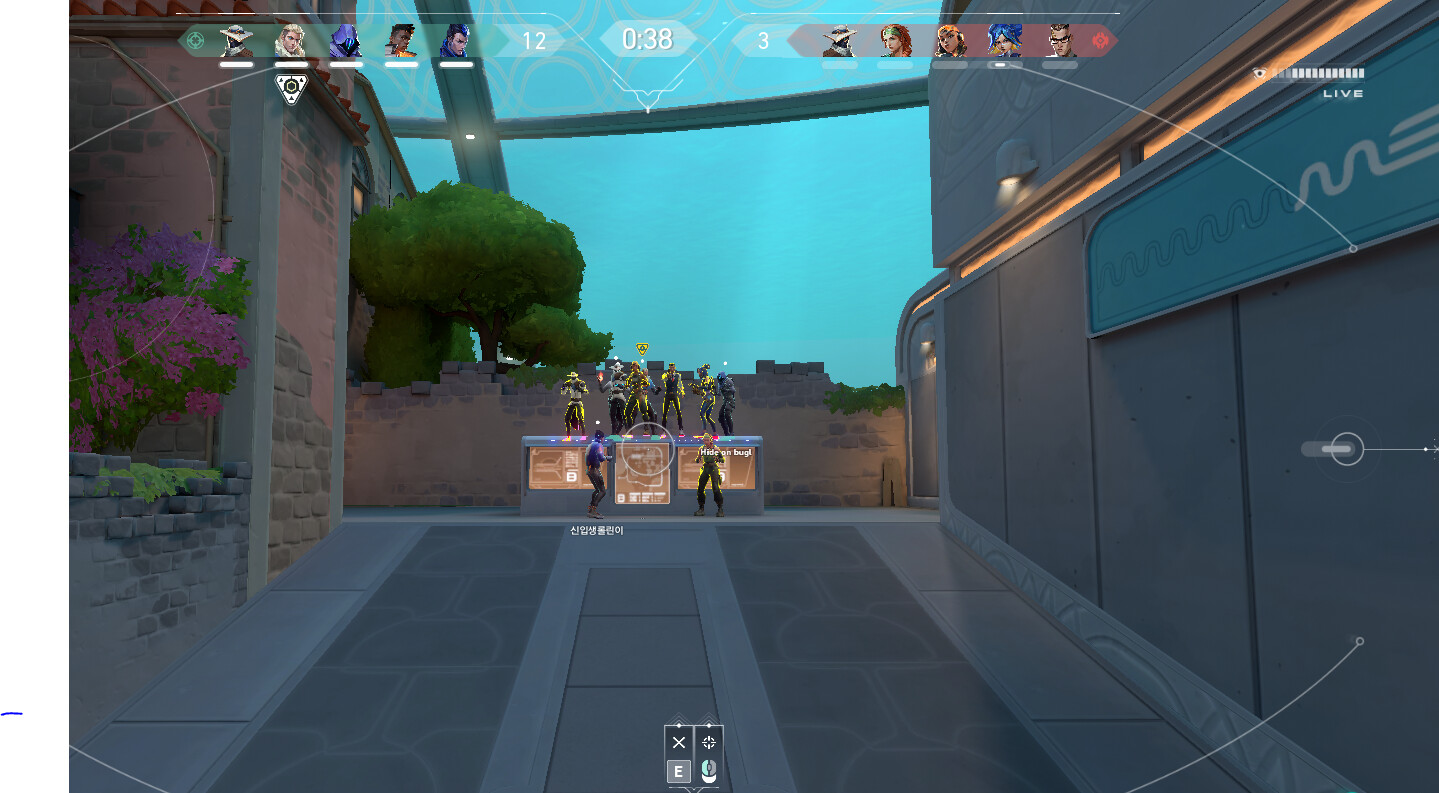The image size is (1439, 793).
Task: Select the red team's Cypher portrait
Action: click(x=840, y=41)
